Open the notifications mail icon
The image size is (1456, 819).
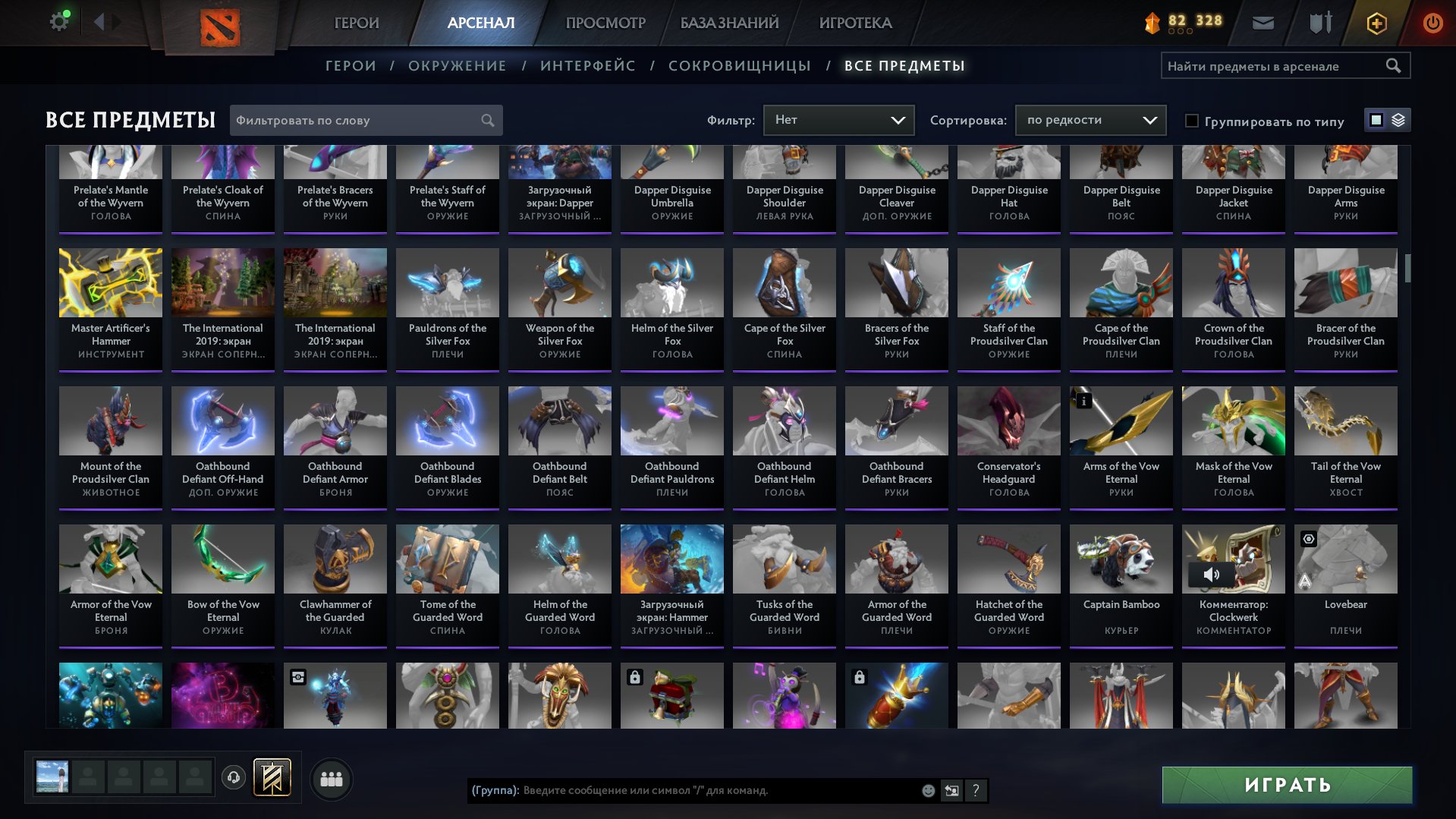(1262, 23)
